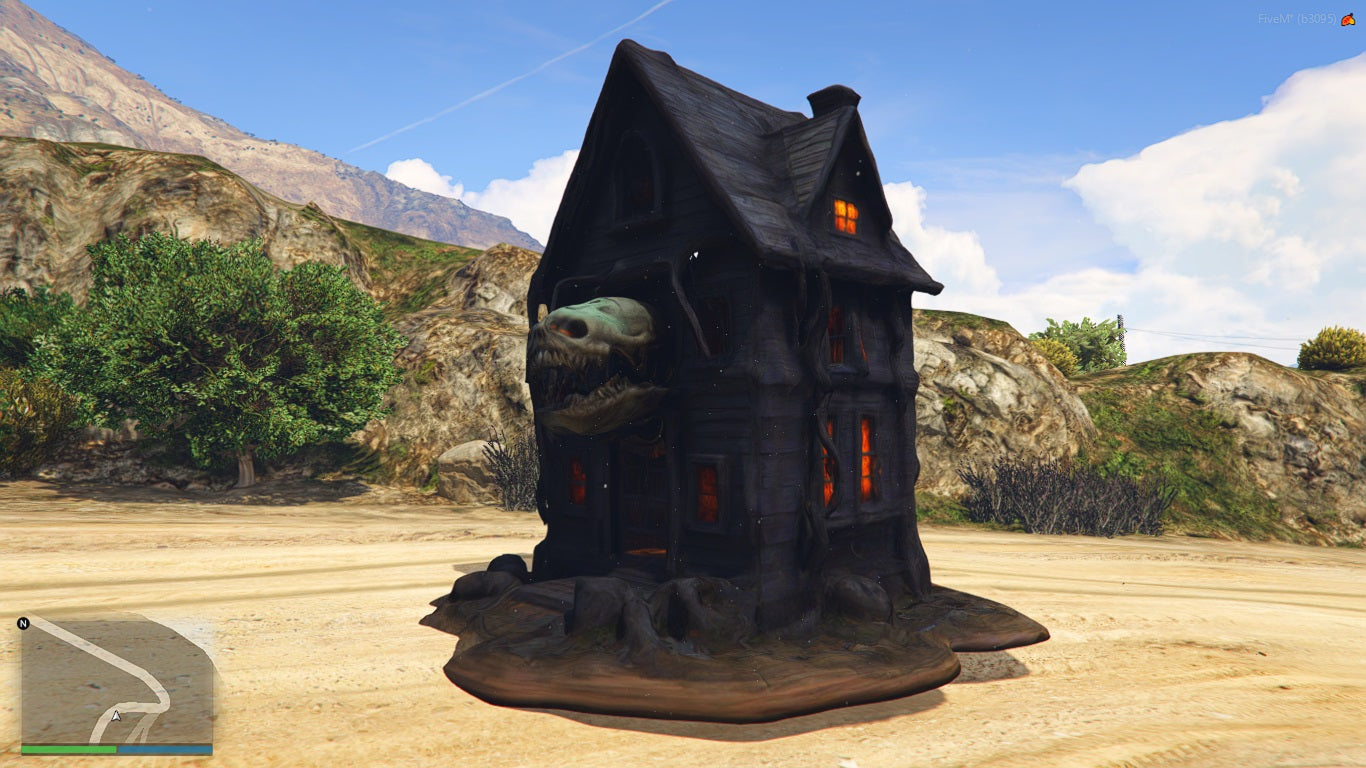Select the North compass indicator on the minimap
Image resolution: width=1366 pixels, height=768 pixels.
click(x=24, y=623)
